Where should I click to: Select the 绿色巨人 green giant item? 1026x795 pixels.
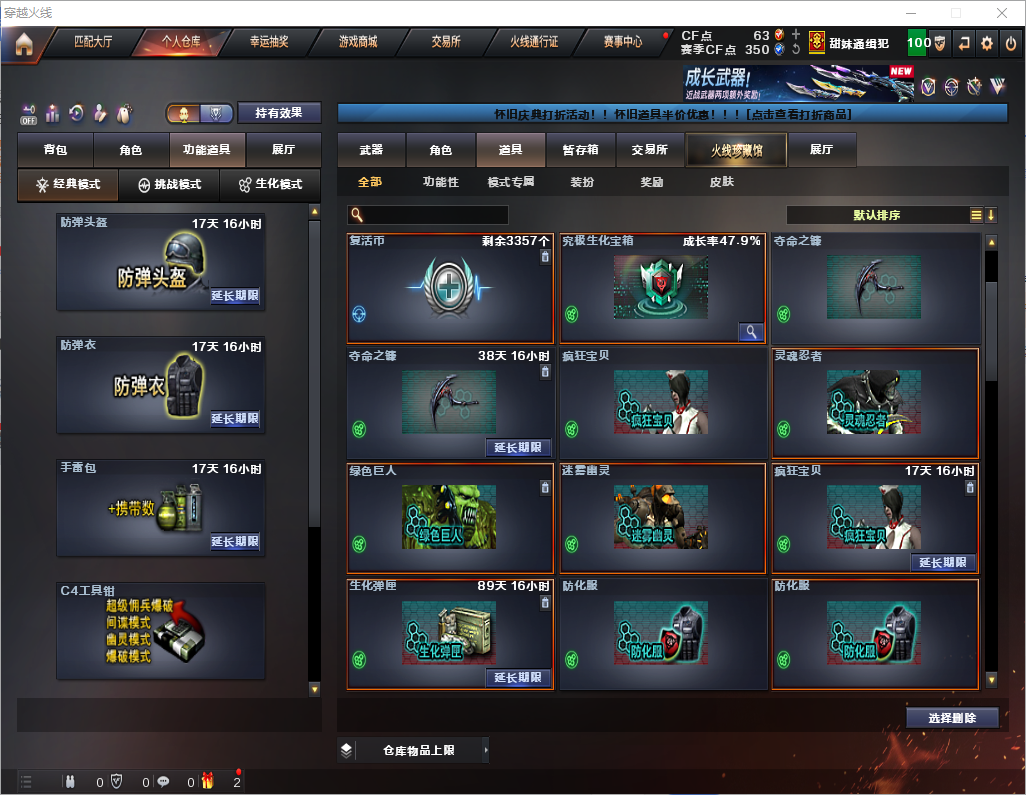(x=450, y=518)
